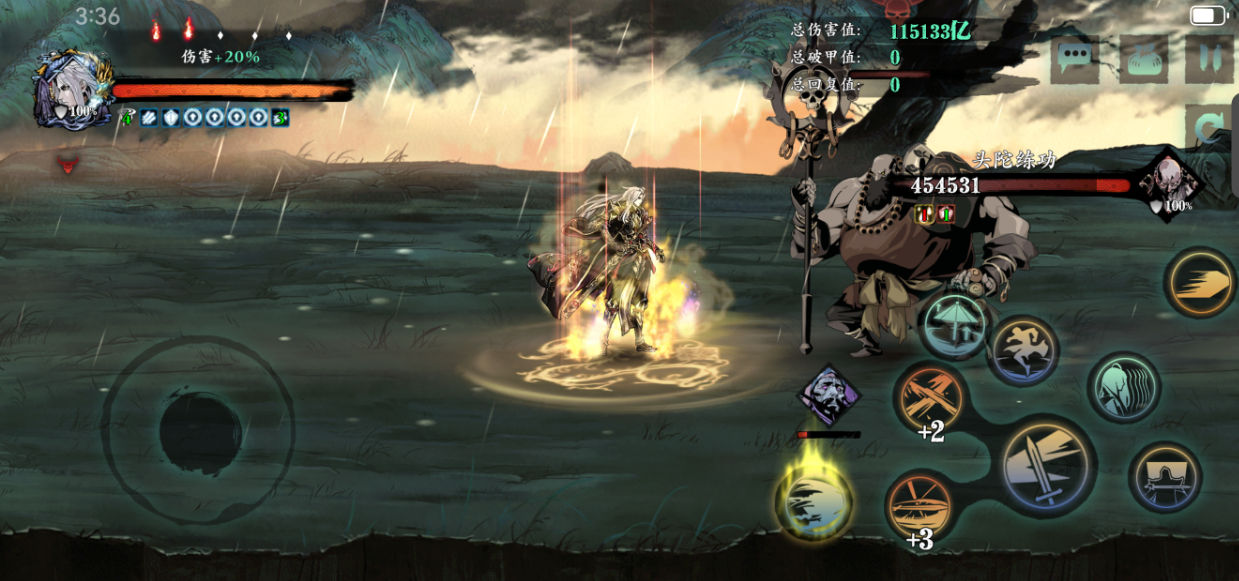Tap the white-haired player portrait
The image size is (1239, 581).
pyautogui.click(x=72, y=90)
